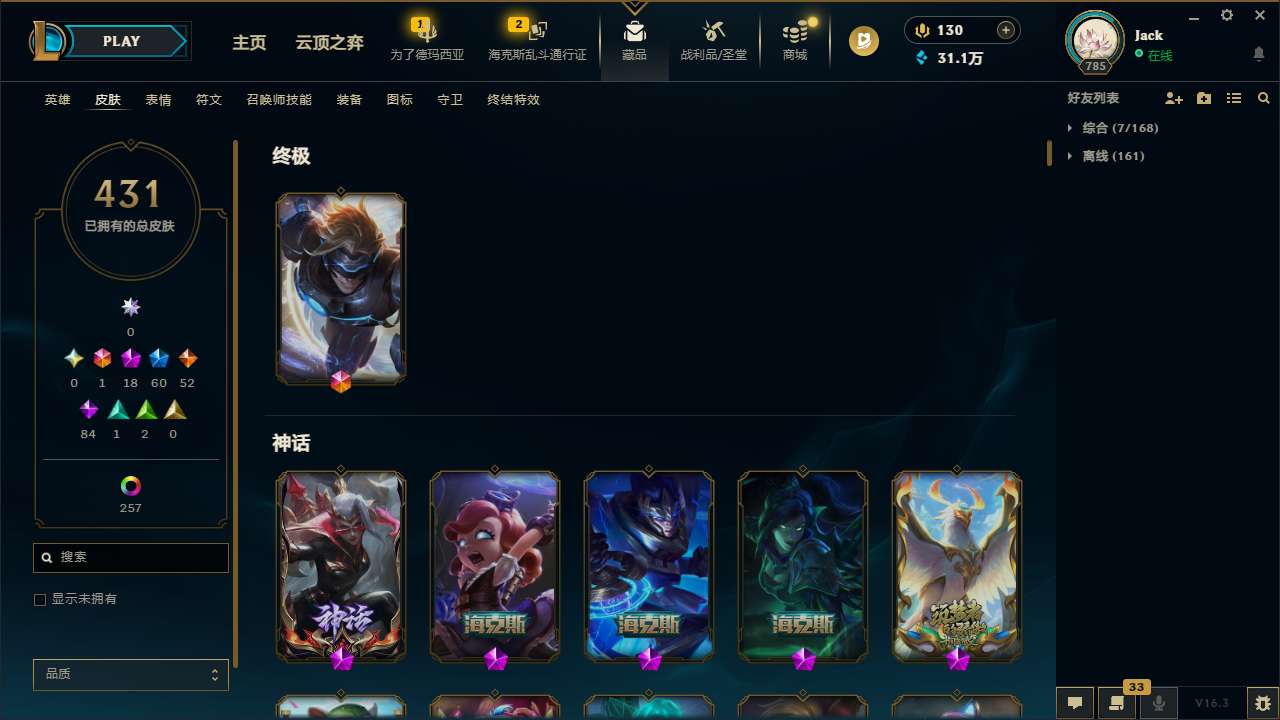Click the create friend group folder icon
Screen dimensions: 1280x720
pyautogui.click(x=1204, y=98)
